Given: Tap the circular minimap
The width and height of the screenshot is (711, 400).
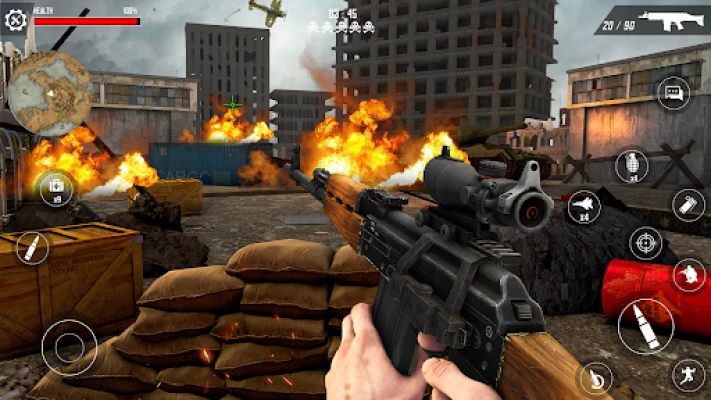Looking at the screenshot, I should click(51, 94).
